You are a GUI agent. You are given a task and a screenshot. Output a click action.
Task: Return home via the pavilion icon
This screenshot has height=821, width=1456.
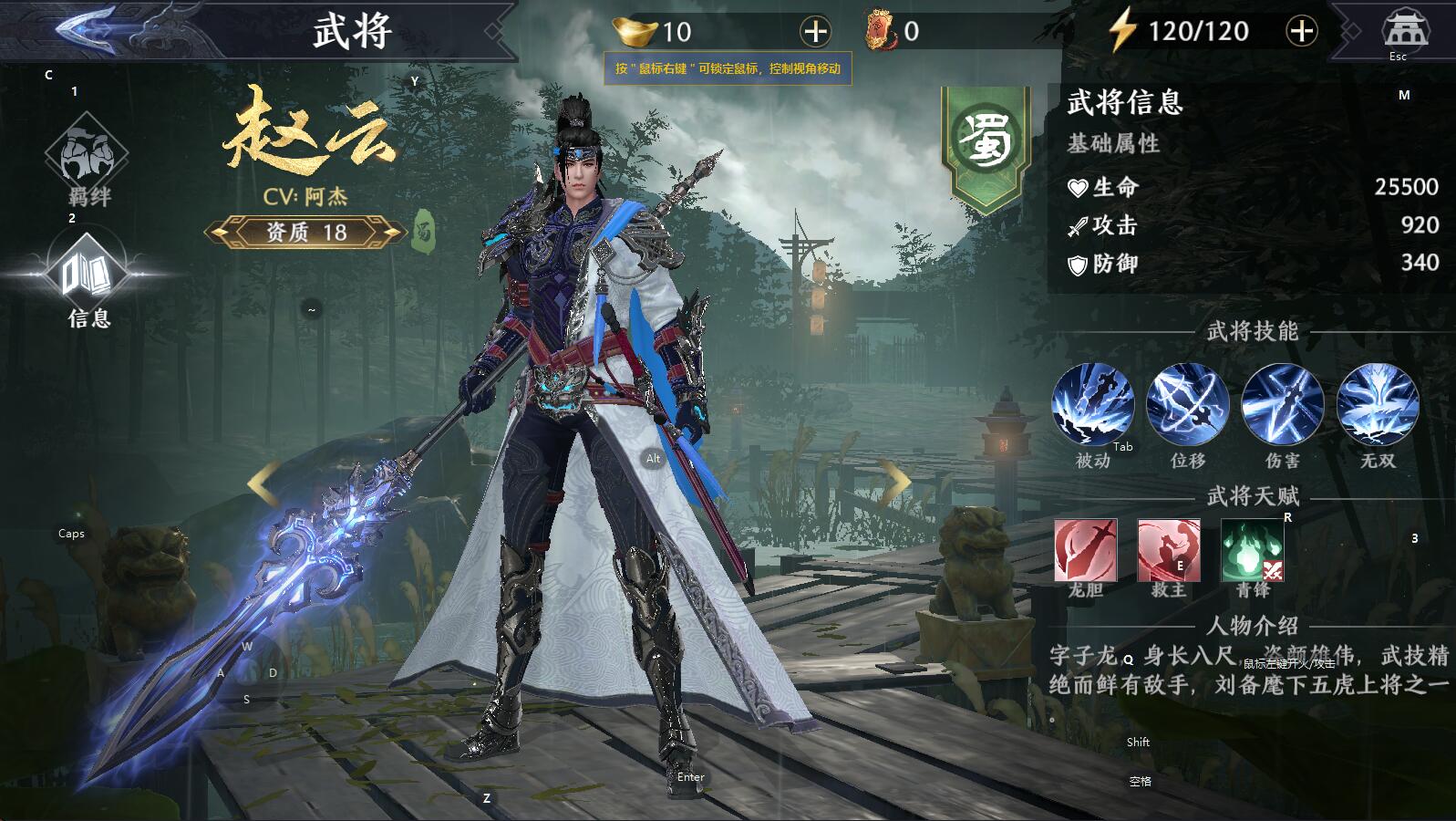coord(1405,30)
